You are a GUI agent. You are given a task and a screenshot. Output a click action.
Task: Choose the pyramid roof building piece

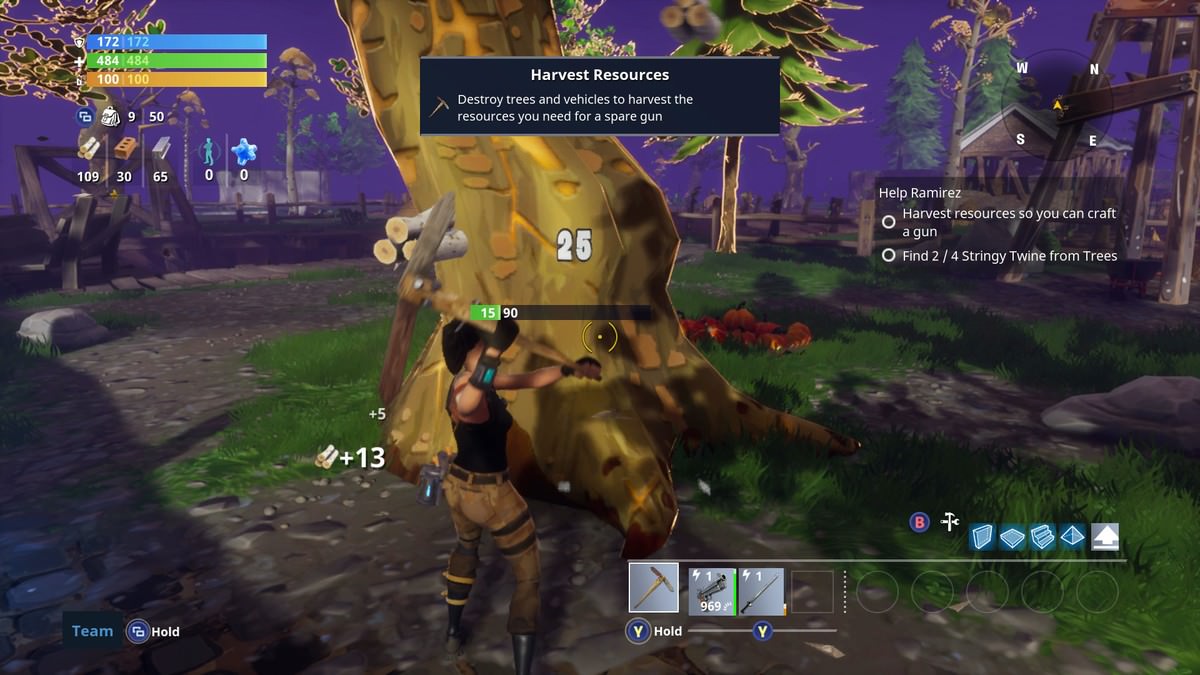tap(1072, 537)
